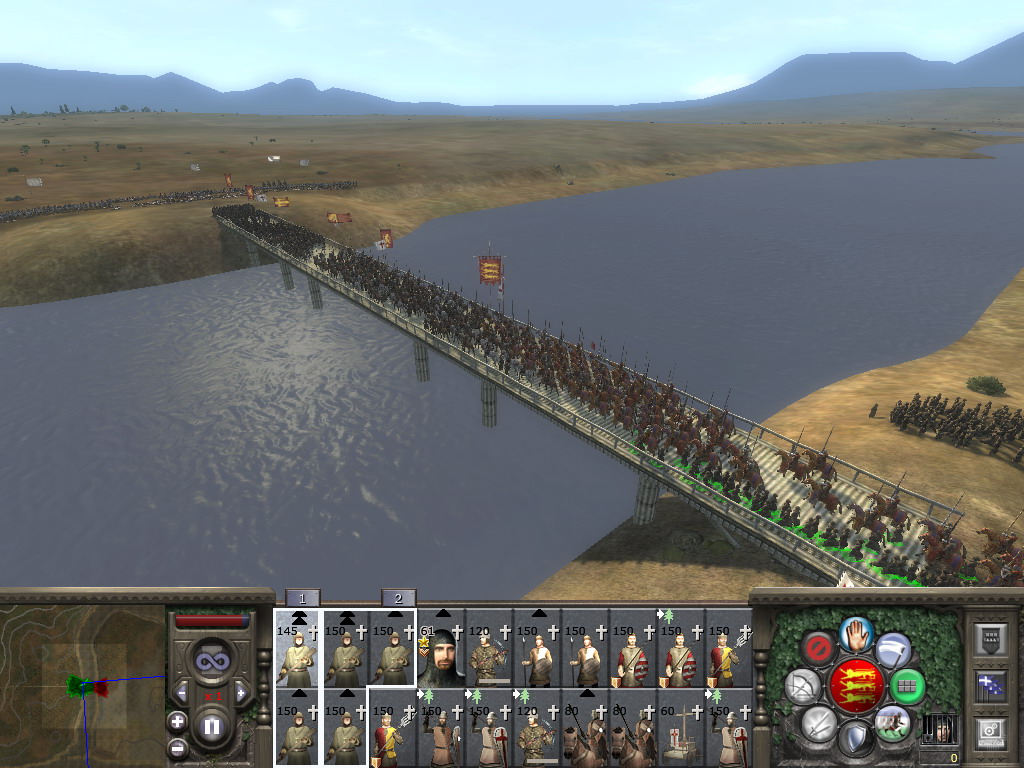Viewport: 1024px width, 768px height.
Task: Pause the battle
Action: click(x=212, y=726)
